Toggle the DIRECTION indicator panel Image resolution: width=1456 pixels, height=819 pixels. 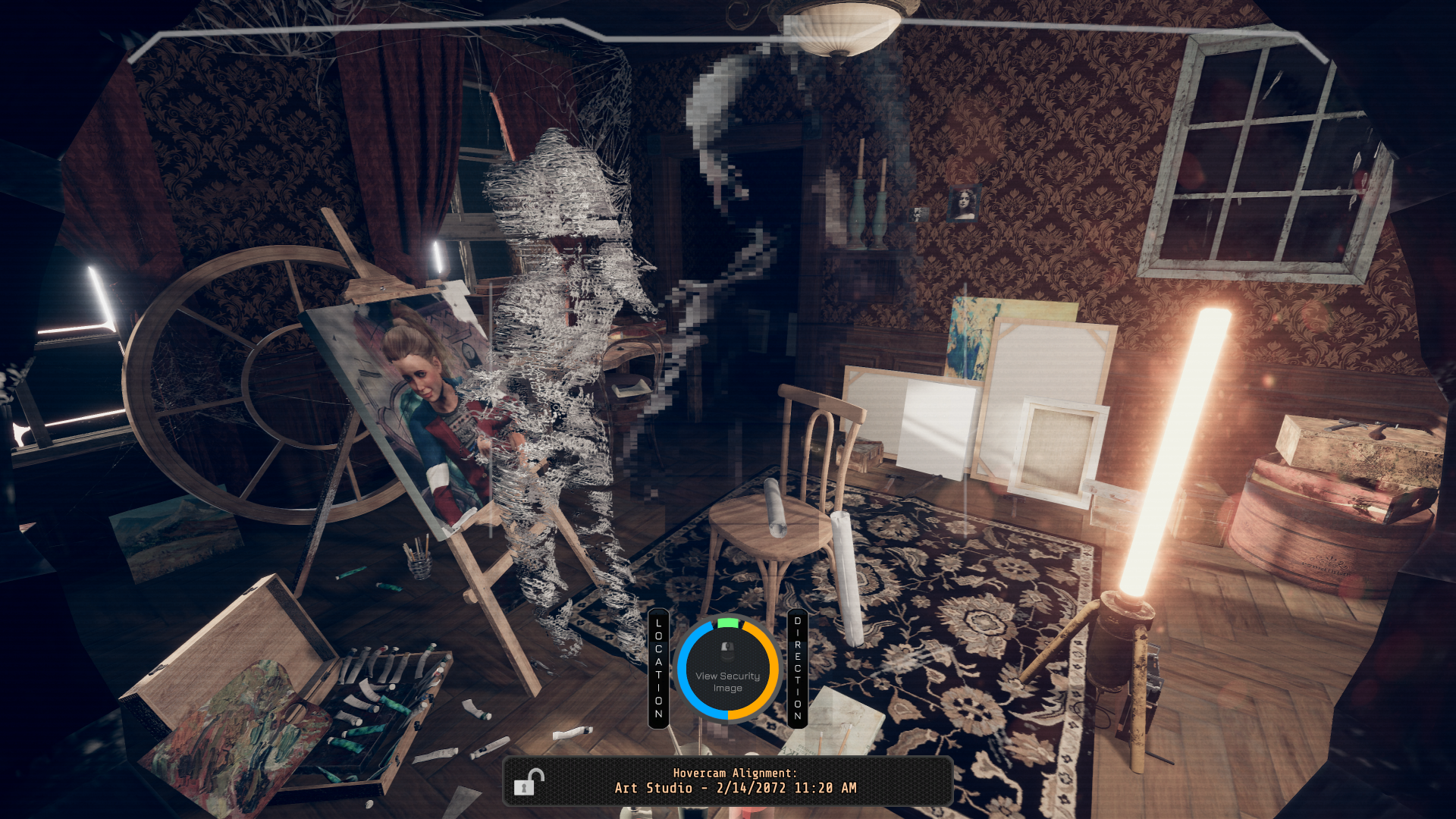798,667
